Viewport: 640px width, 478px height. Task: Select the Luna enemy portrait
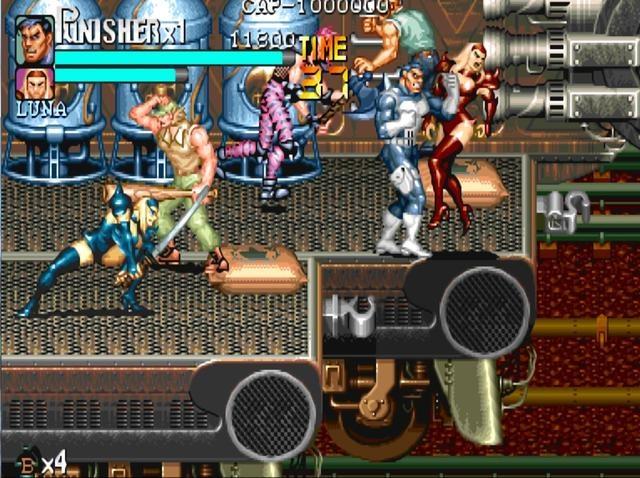click(x=35, y=84)
